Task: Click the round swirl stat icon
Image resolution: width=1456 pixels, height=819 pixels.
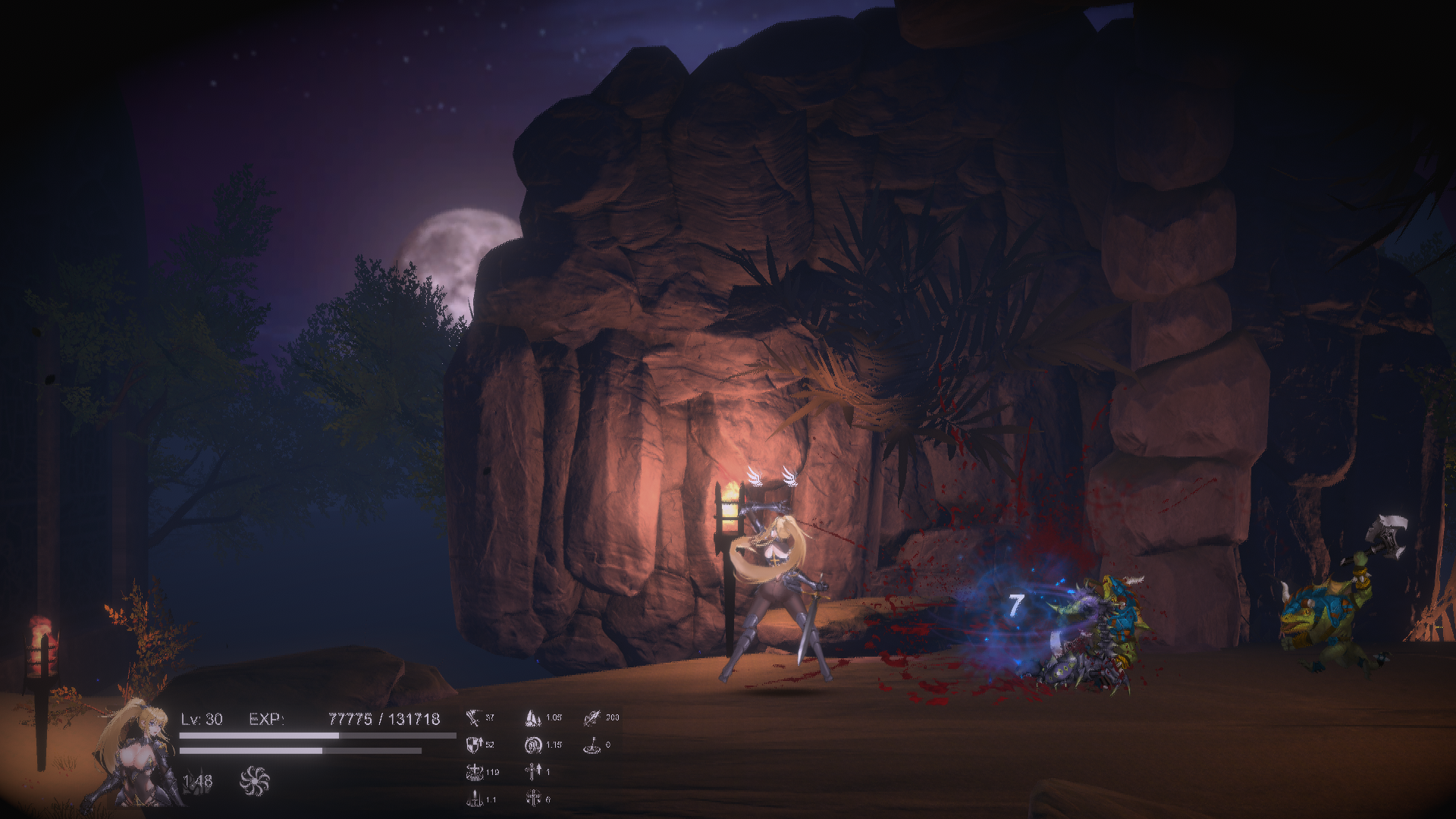Action: pyautogui.click(x=533, y=745)
